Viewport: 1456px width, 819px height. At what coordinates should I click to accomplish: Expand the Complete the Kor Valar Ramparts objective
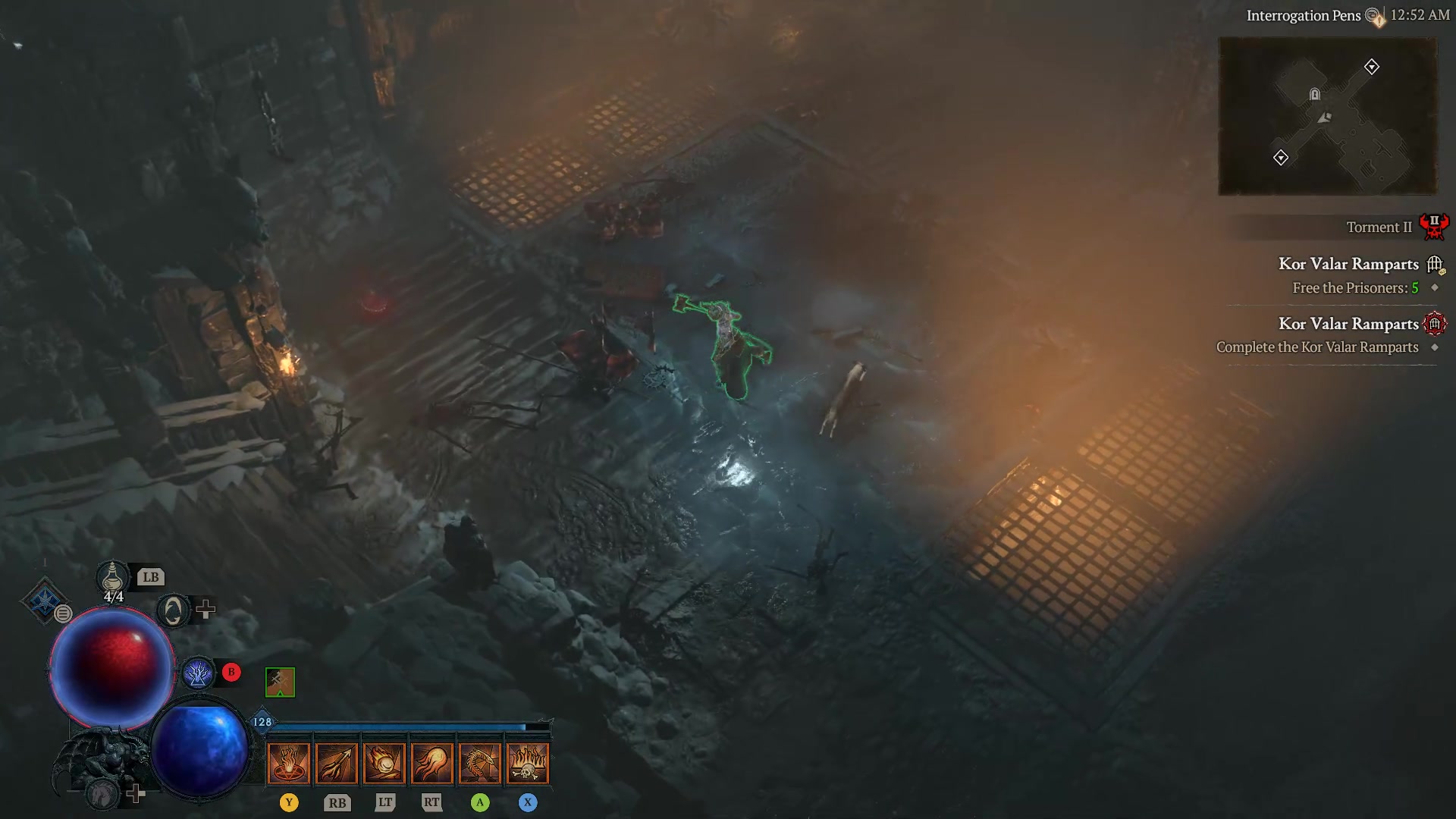[1436, 347]
